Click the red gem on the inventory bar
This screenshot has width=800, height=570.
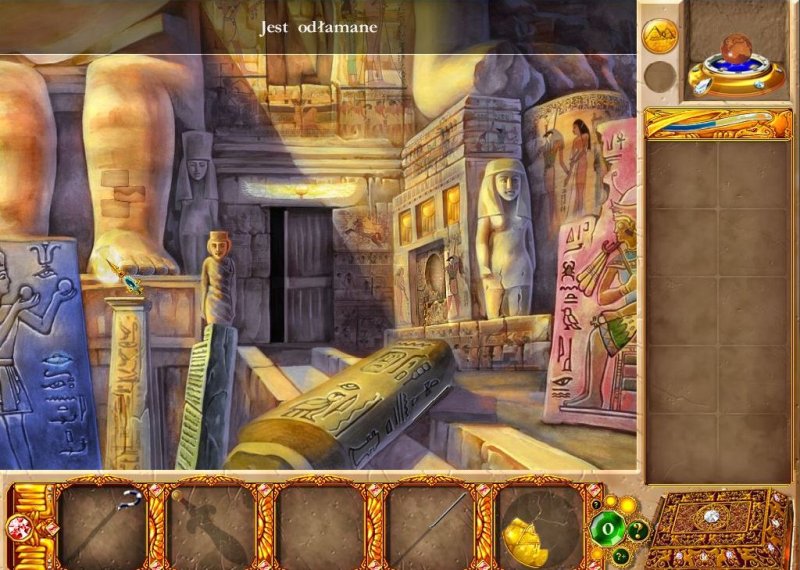18,526
